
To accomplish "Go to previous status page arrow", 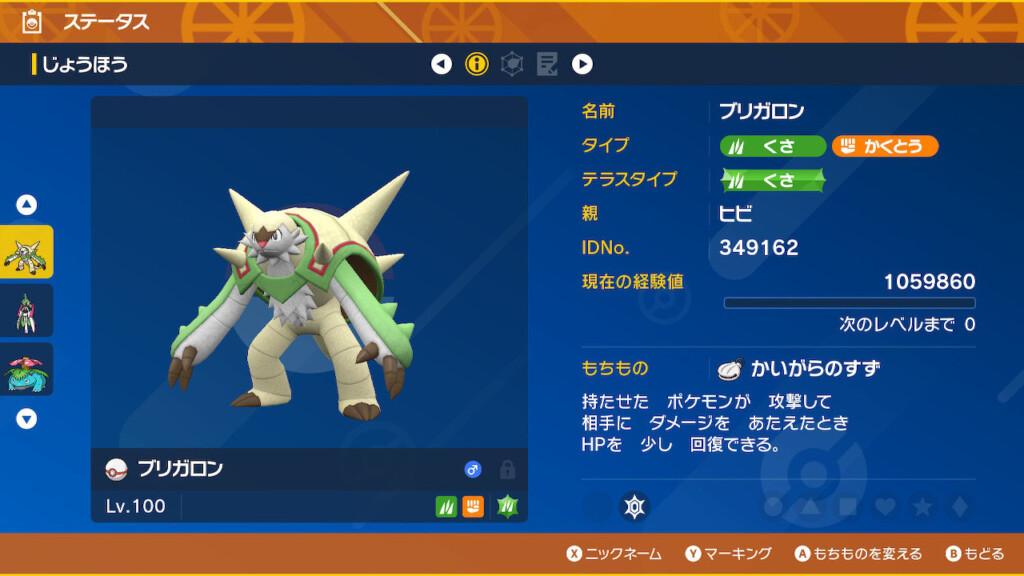I will click(x=441, y=65).
